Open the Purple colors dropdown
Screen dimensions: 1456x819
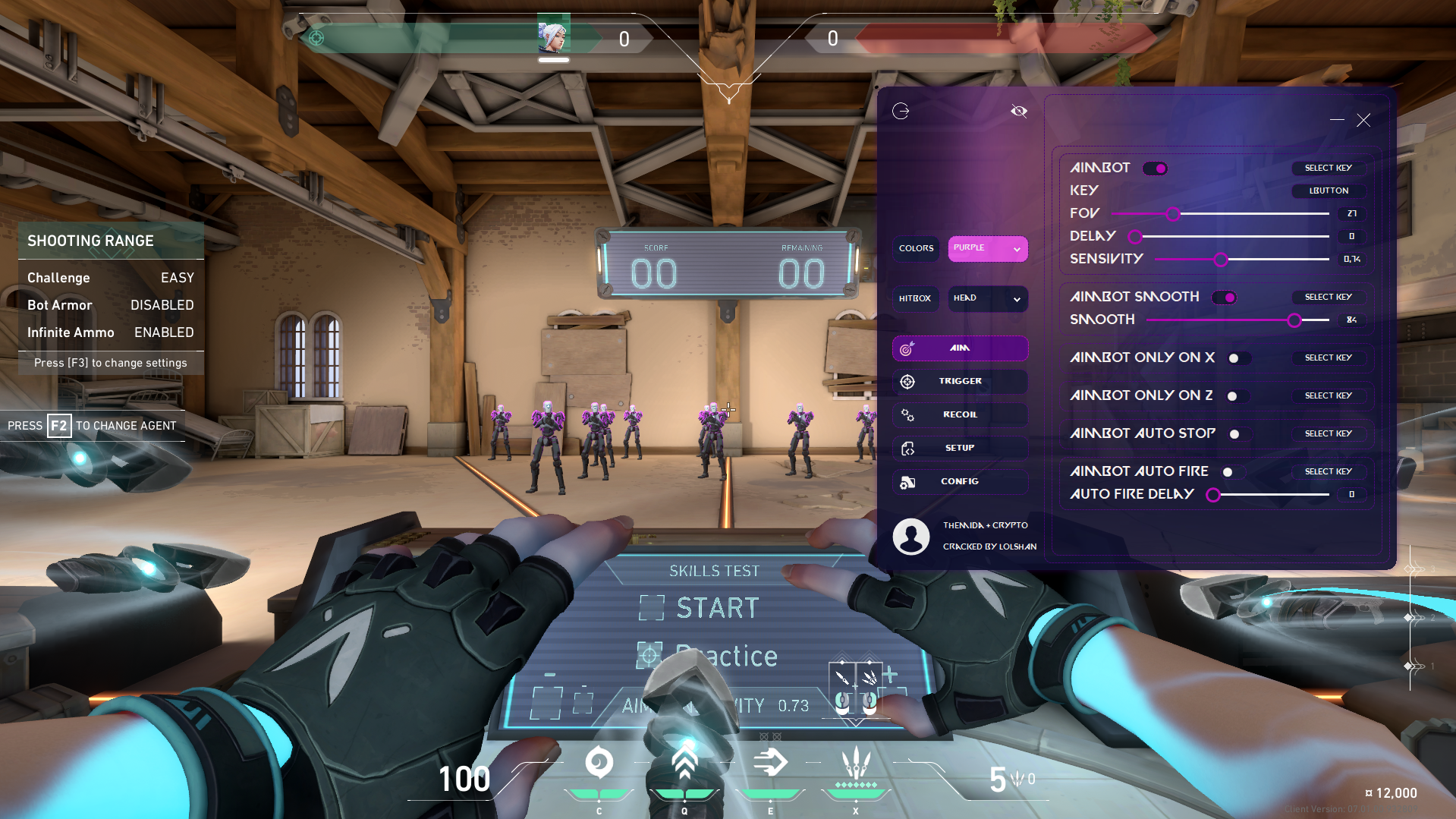pyautogui.click(x=987, y=248)
